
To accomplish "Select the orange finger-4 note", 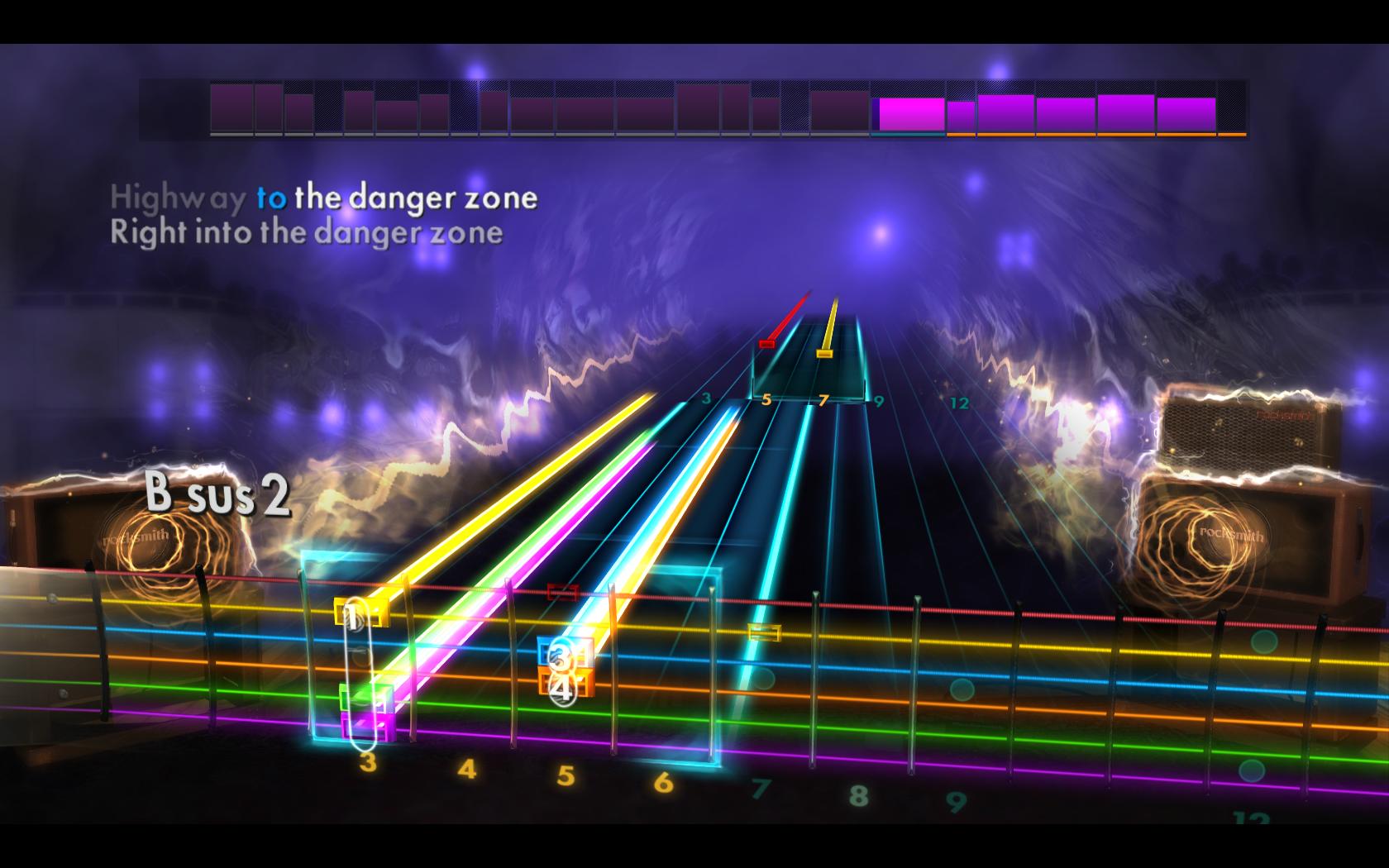I will 566,683.
